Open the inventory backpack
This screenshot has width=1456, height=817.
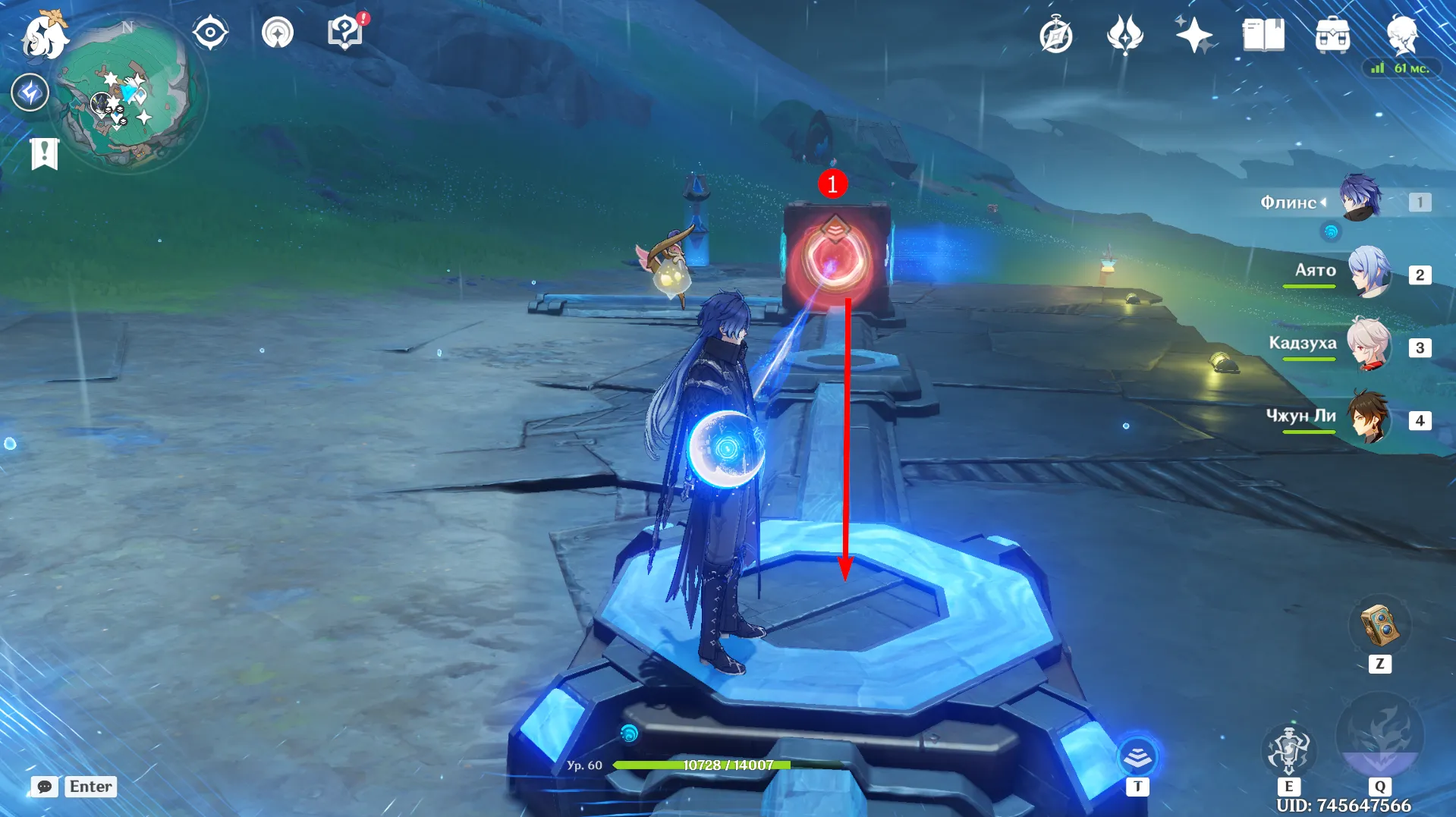(x=1332, y=36)
